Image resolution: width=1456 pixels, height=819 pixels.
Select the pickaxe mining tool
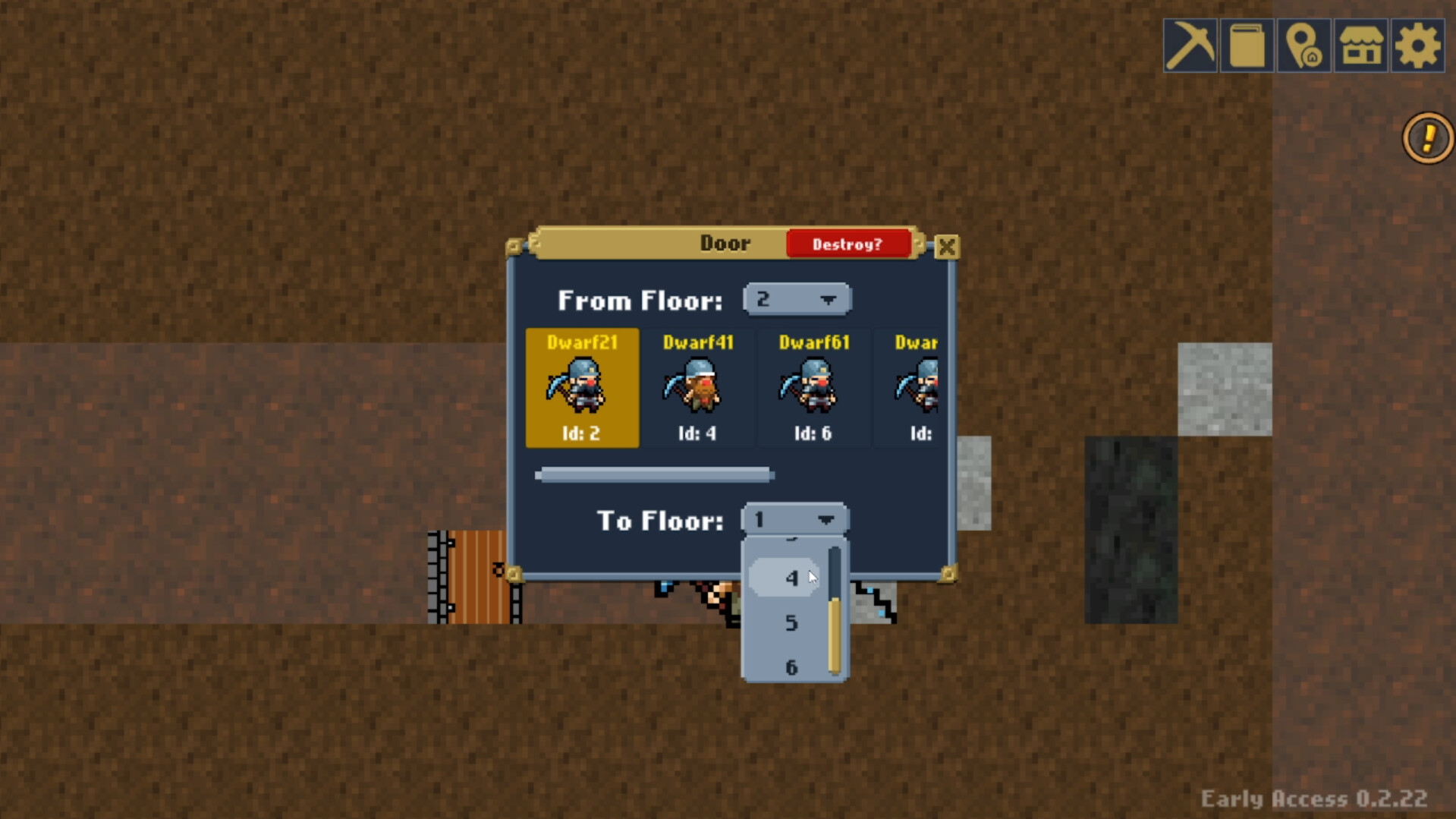(1190, 46)
